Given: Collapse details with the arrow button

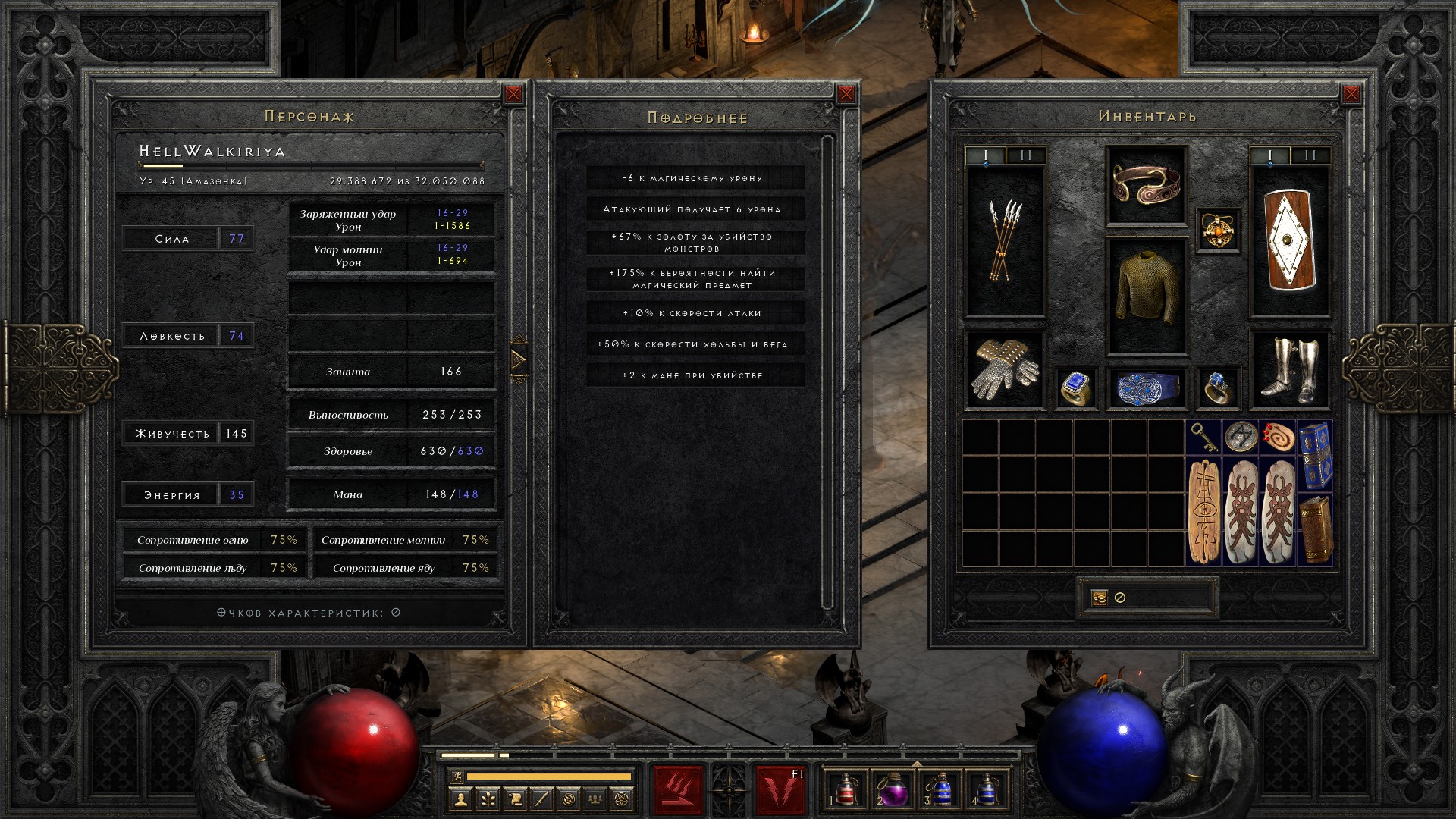Looking at the screenshot, I should point(519,359).
